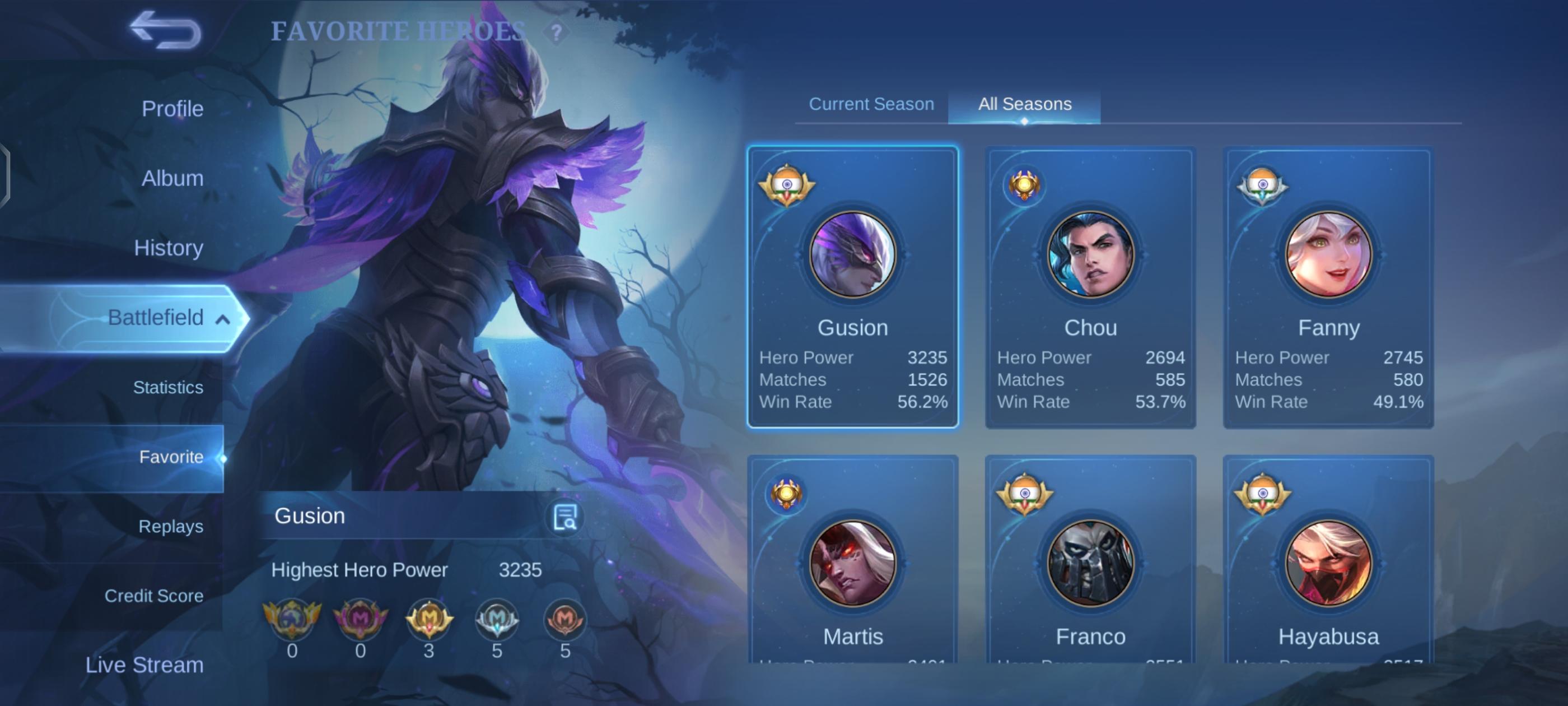1568x706 pixels.
Task: Select the Favorite submenu item
Action: coord(171,457)
